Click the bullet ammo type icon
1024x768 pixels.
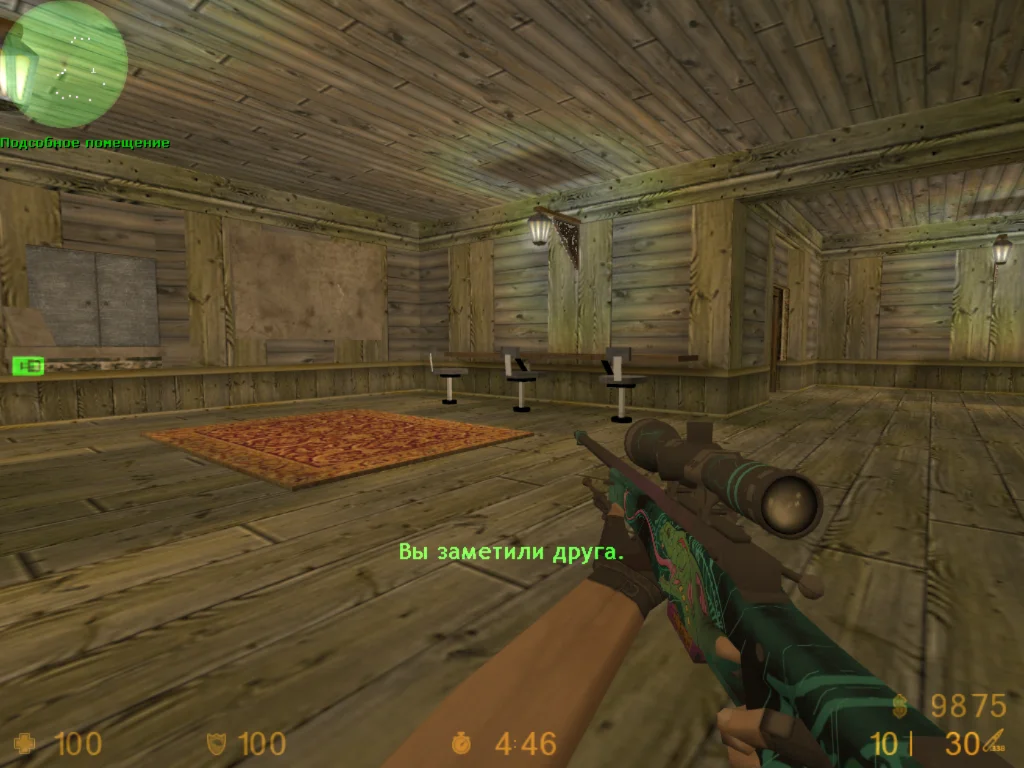pos(996,742)
